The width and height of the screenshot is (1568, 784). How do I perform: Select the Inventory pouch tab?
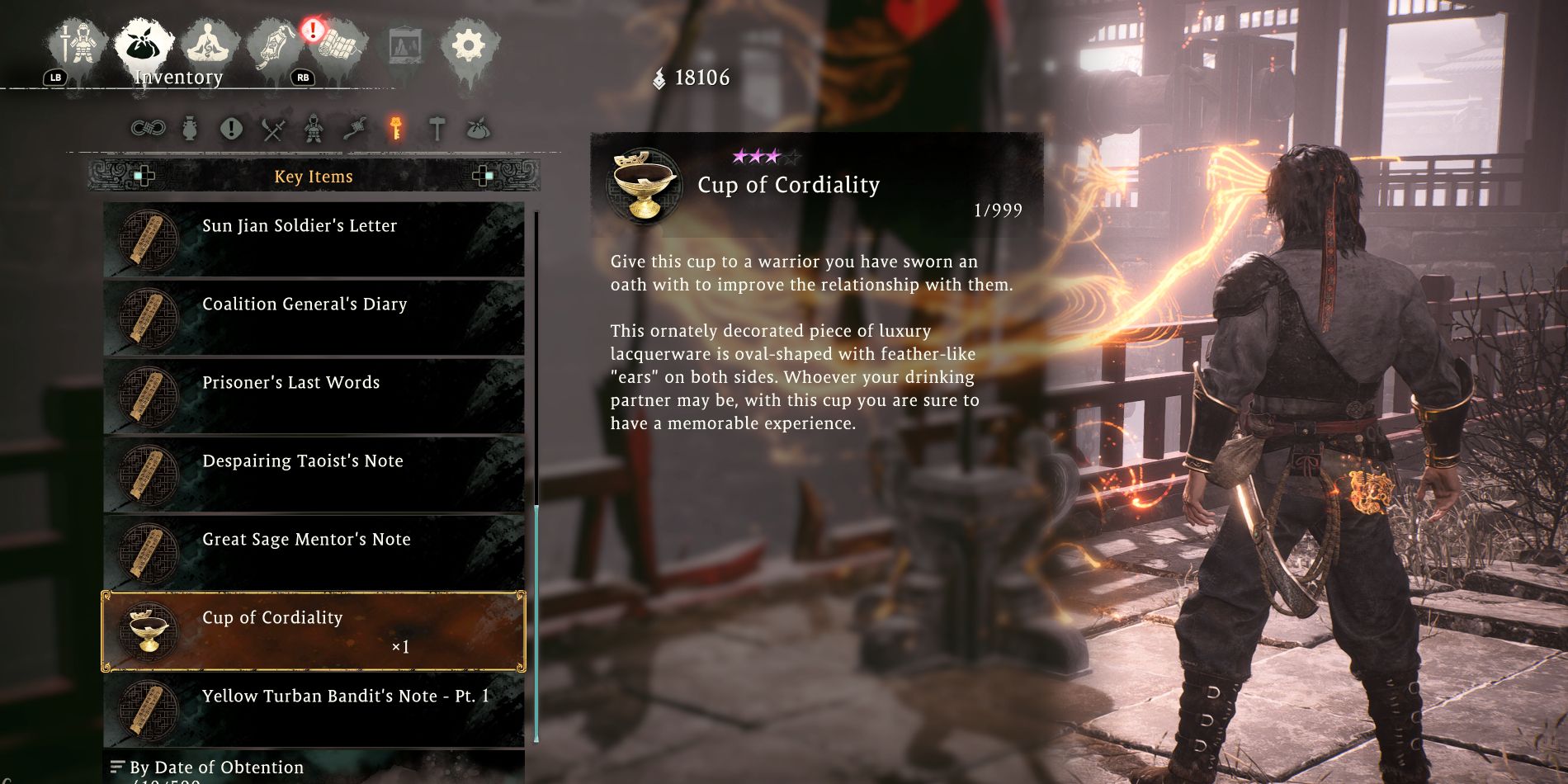[x=144, y=45]
